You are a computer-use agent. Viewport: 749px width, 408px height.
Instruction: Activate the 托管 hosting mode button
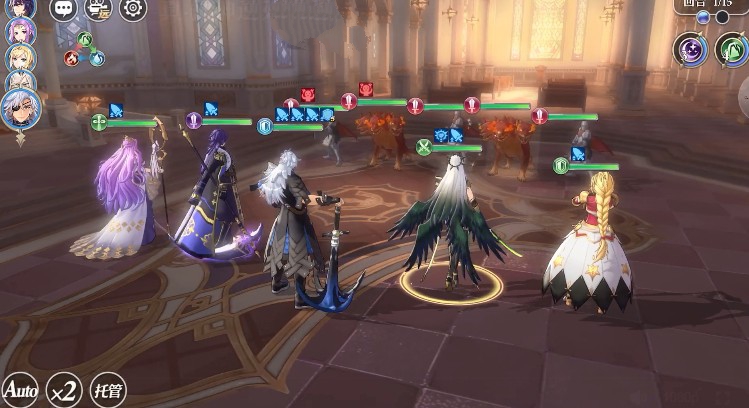108,388
